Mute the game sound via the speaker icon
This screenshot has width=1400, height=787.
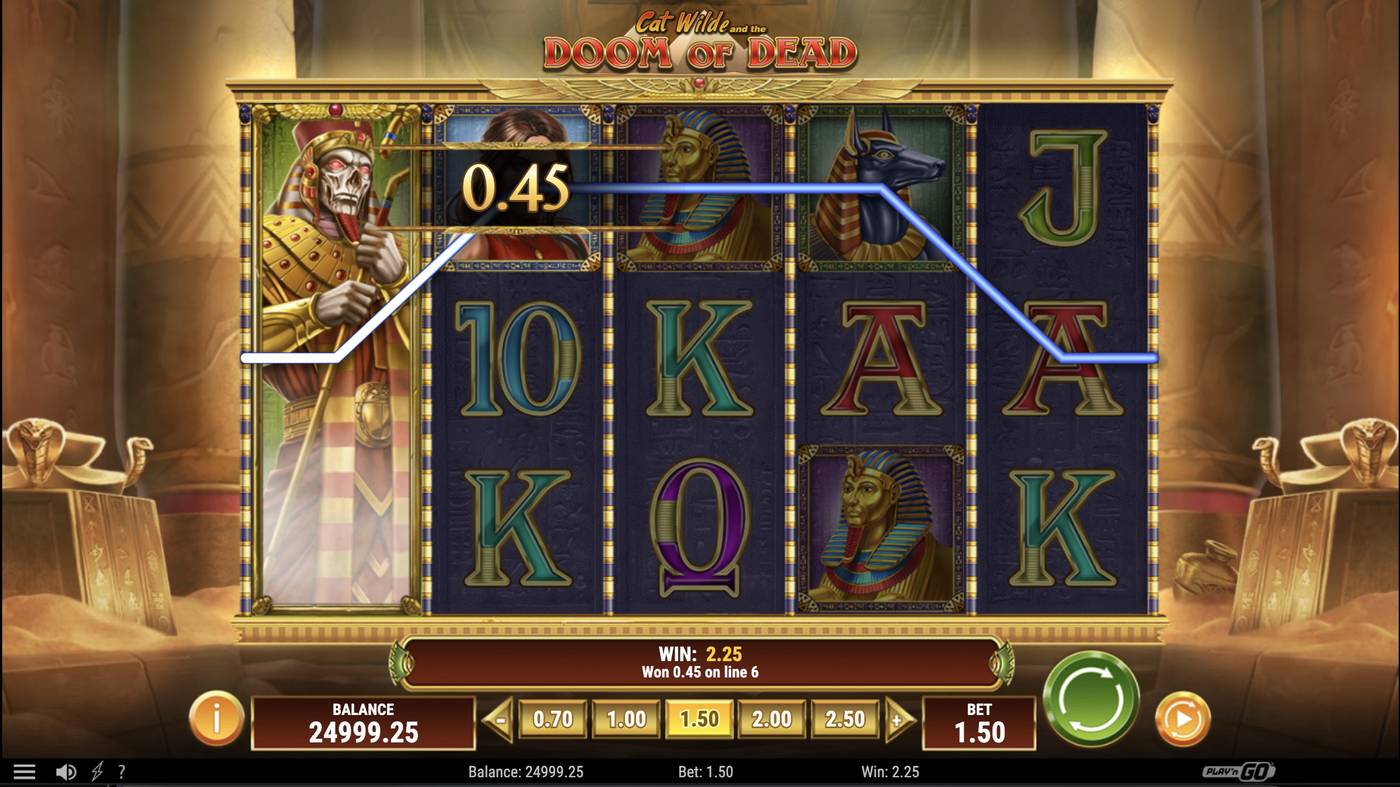click(66, 770)
